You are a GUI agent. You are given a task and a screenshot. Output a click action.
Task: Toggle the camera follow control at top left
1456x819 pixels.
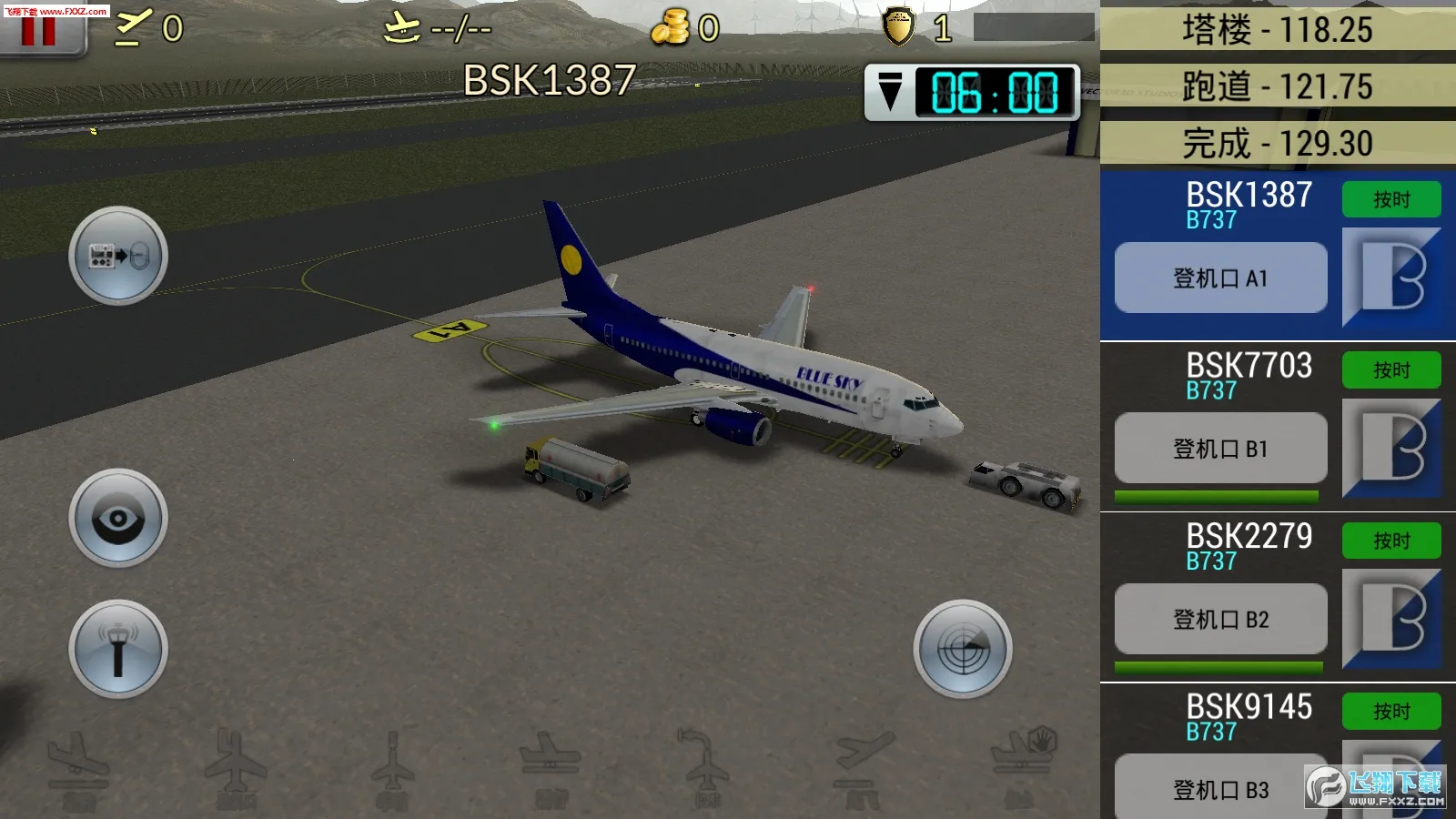coord(118,256)
